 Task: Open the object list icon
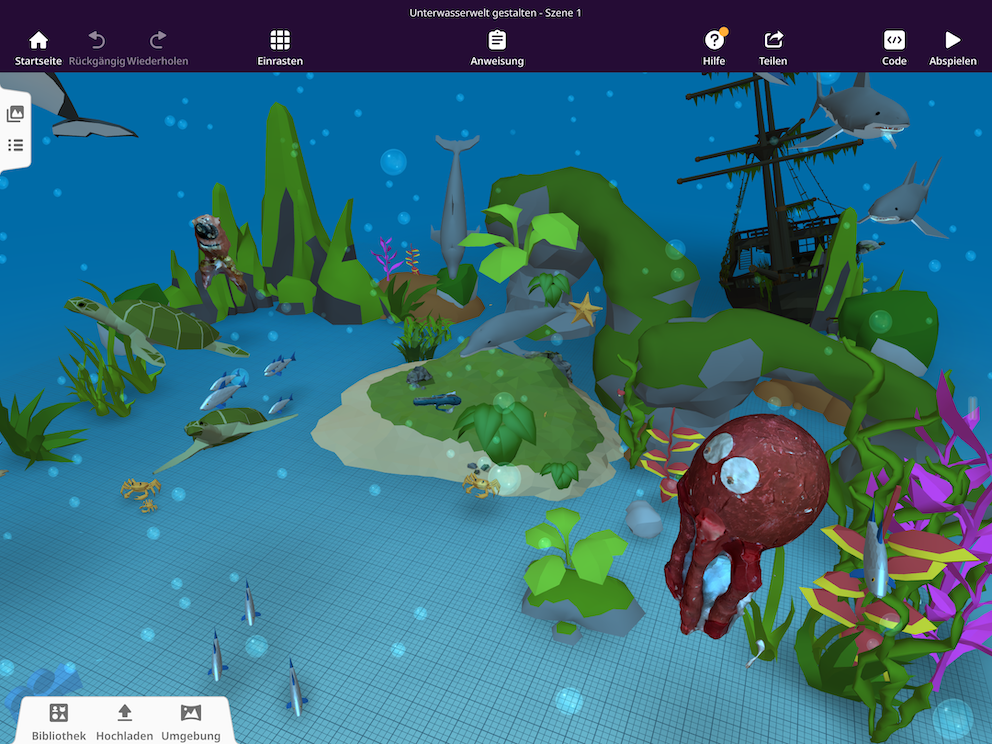click(x=15, y=145)
